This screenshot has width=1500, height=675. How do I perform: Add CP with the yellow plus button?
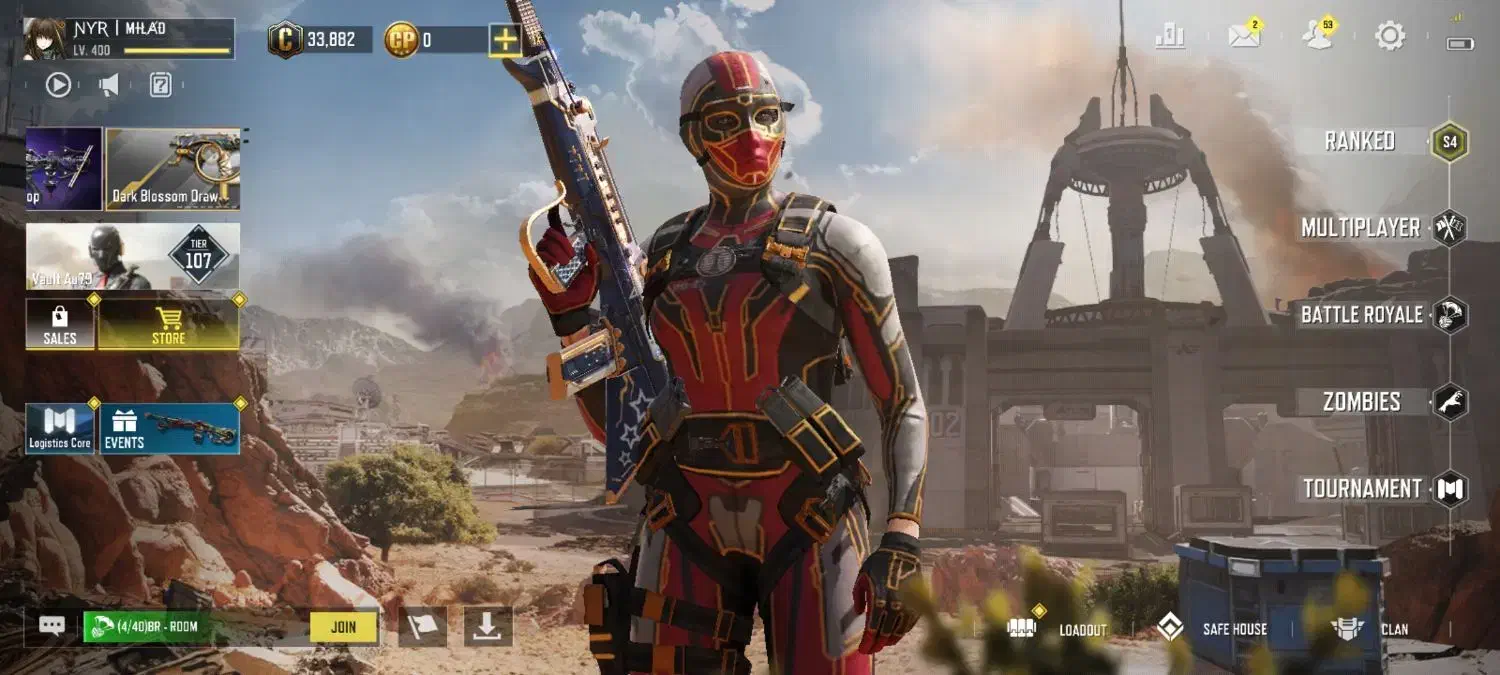point(504,40)
